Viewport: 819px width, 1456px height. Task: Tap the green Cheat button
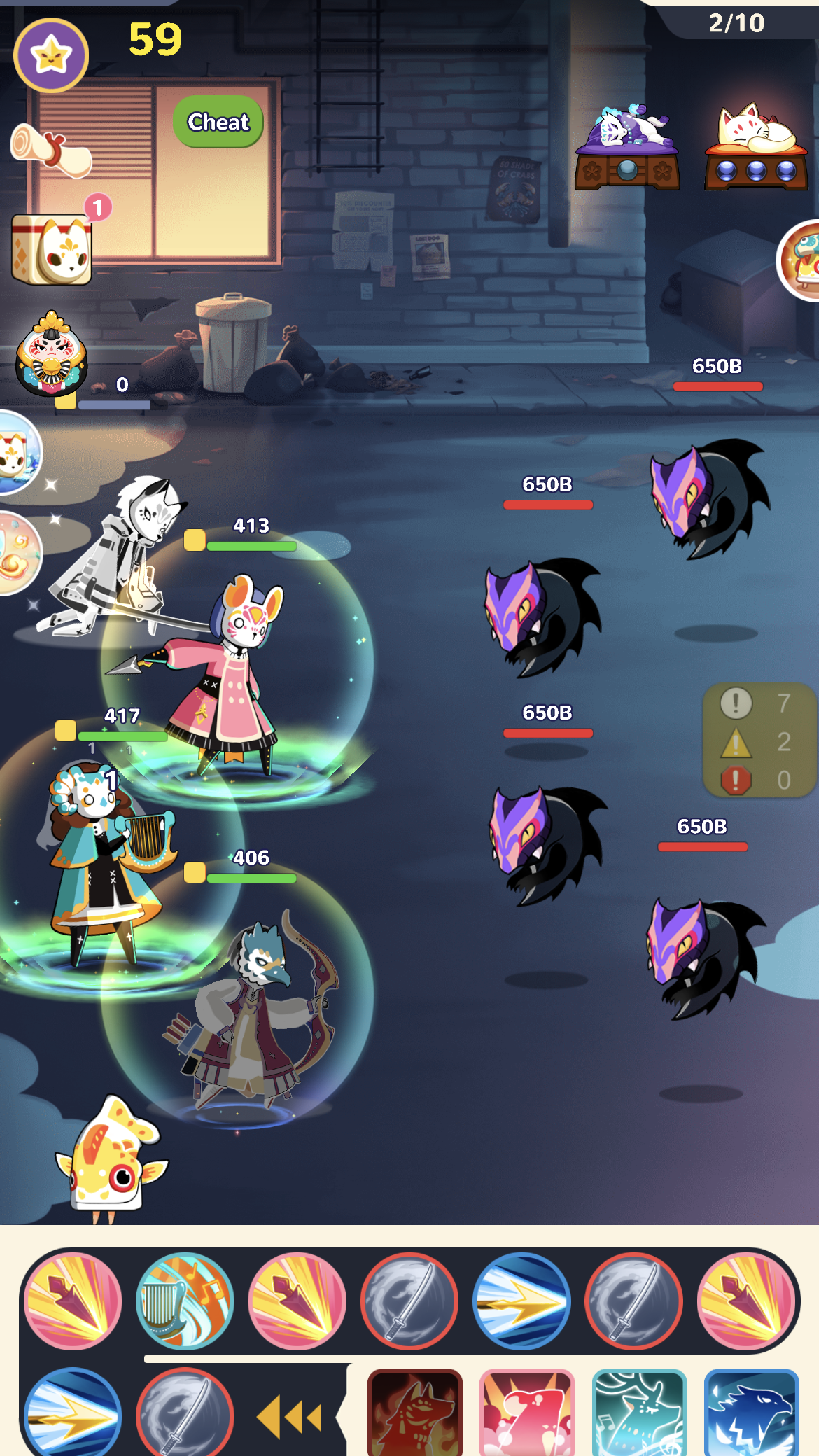[218, 122]
